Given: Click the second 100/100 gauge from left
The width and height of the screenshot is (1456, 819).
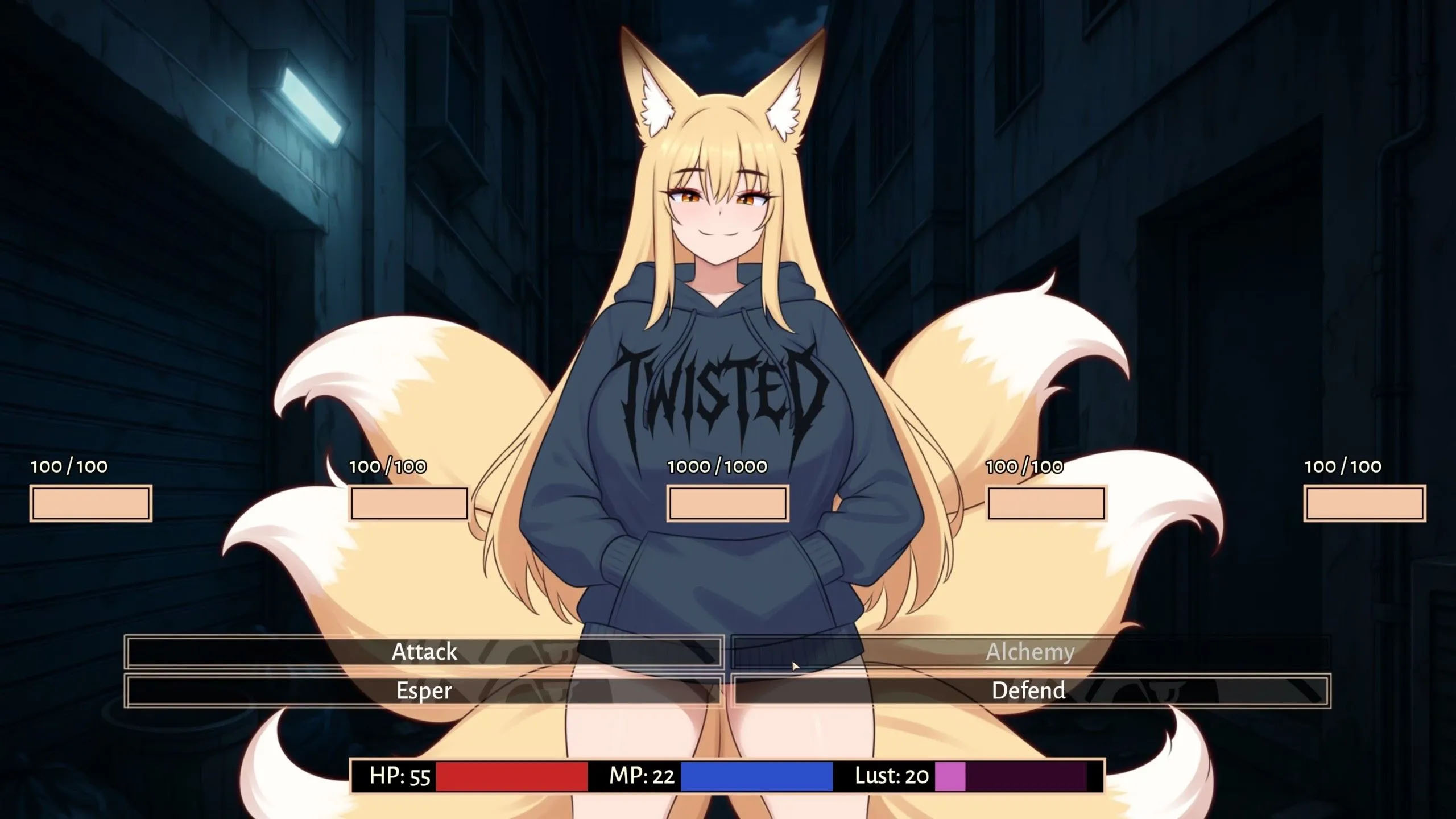Looking at the screenshot, I should pos(408,504).
